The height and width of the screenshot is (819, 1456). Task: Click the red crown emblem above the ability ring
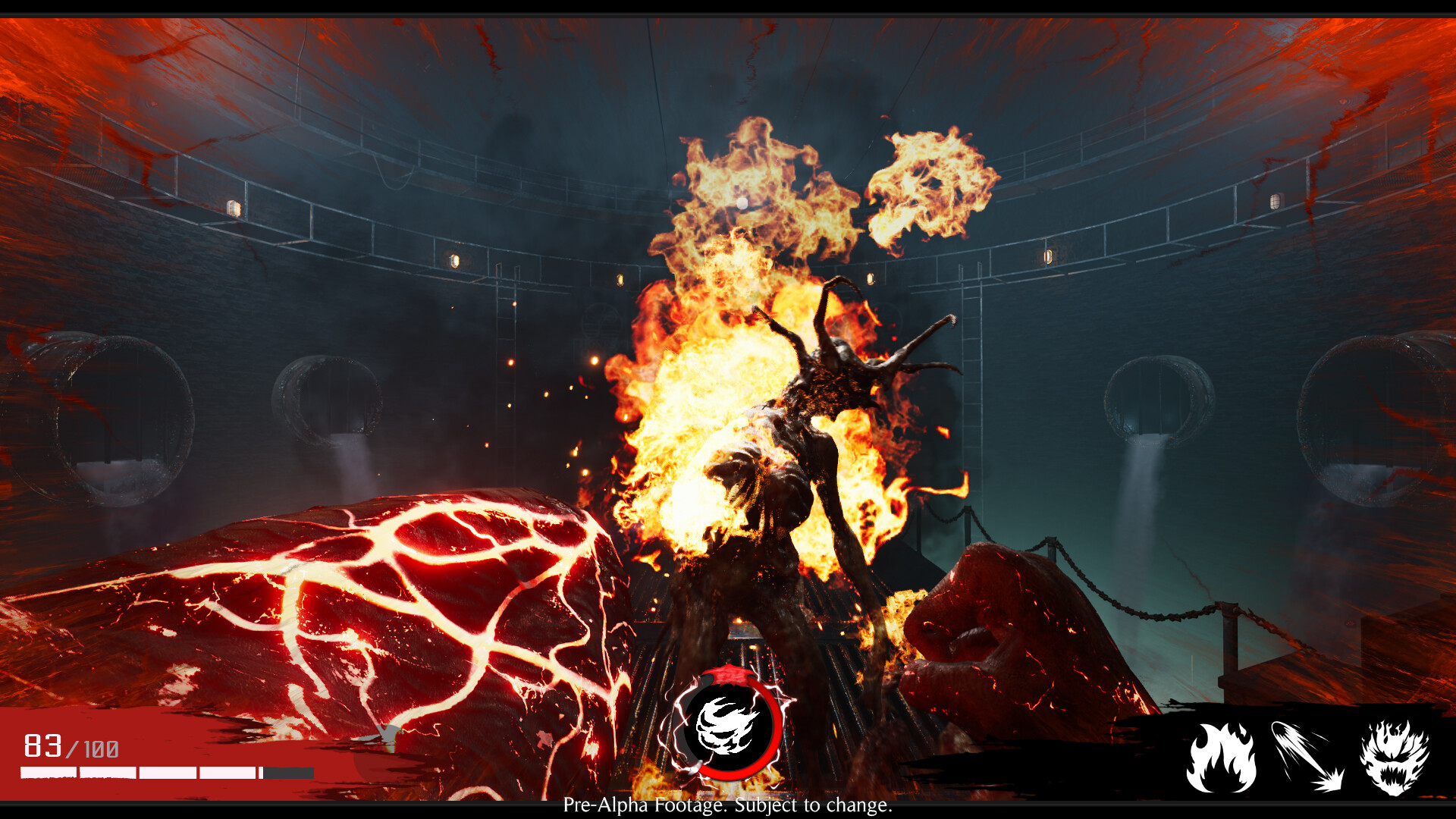727,676
